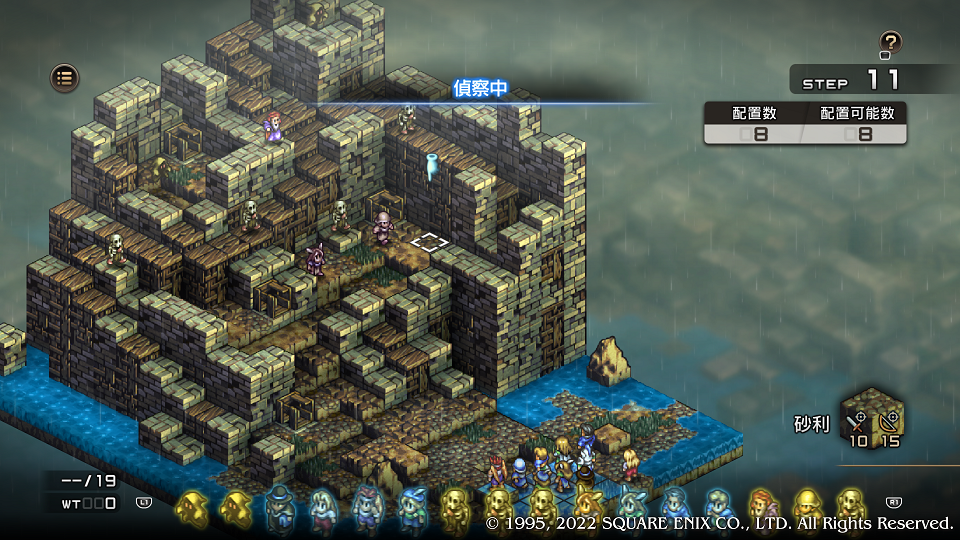The image size is (960, 540).
Task: Open the question mark help icon
Action: 890,43
